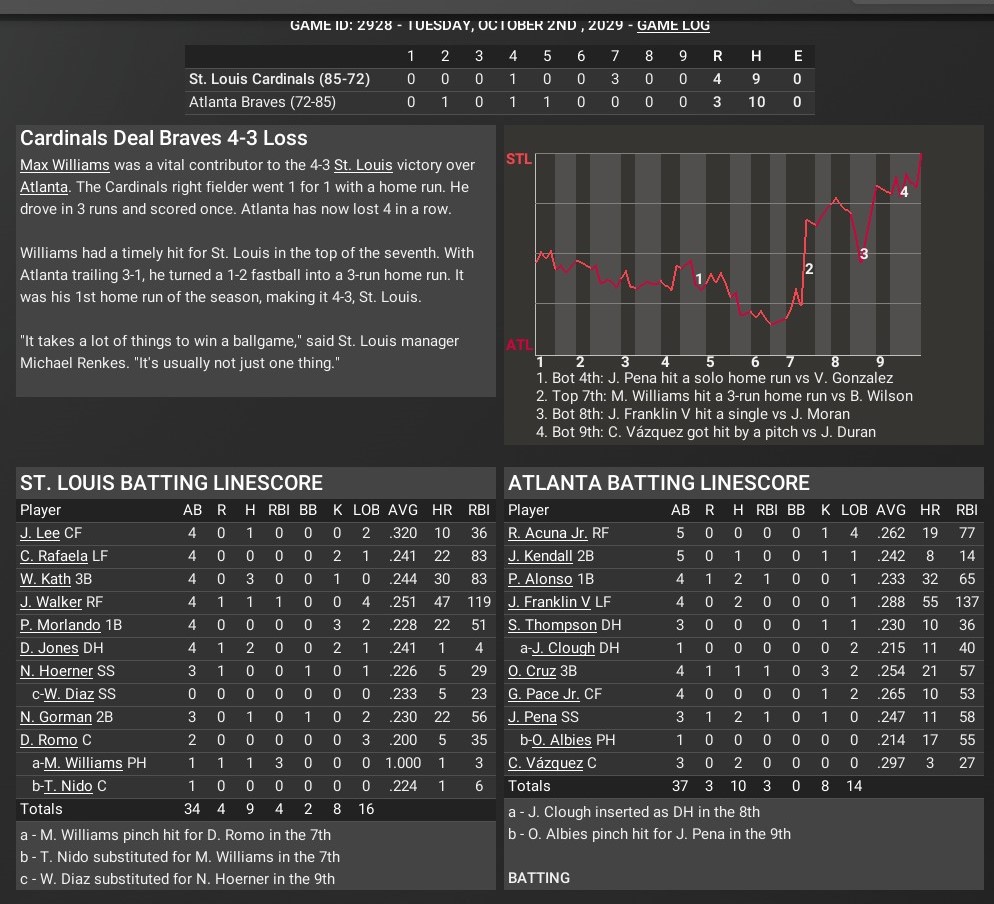Open J. Walker's player profile

tap(48, 602)
